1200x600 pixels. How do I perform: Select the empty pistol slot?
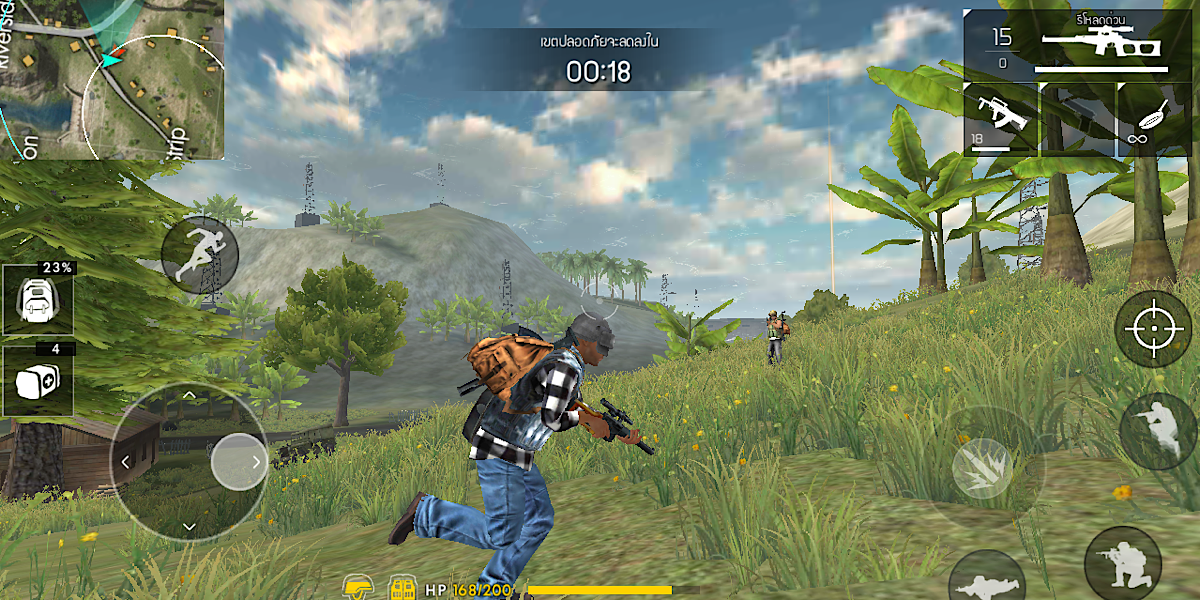1078,119
